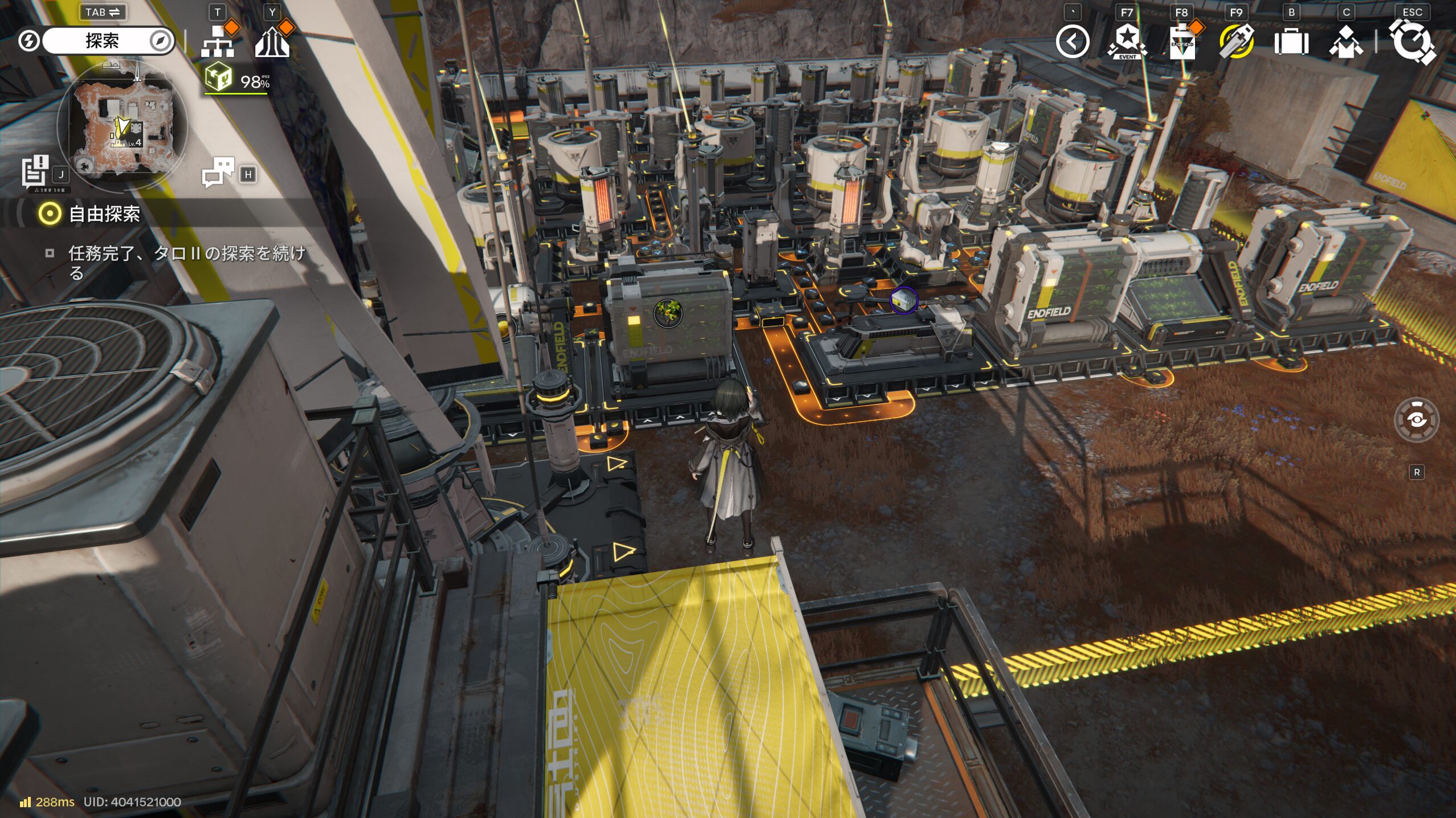Click the green cube 98% indicator
The width and height of the screenshot is (1456, 818).
click(236, 80)
